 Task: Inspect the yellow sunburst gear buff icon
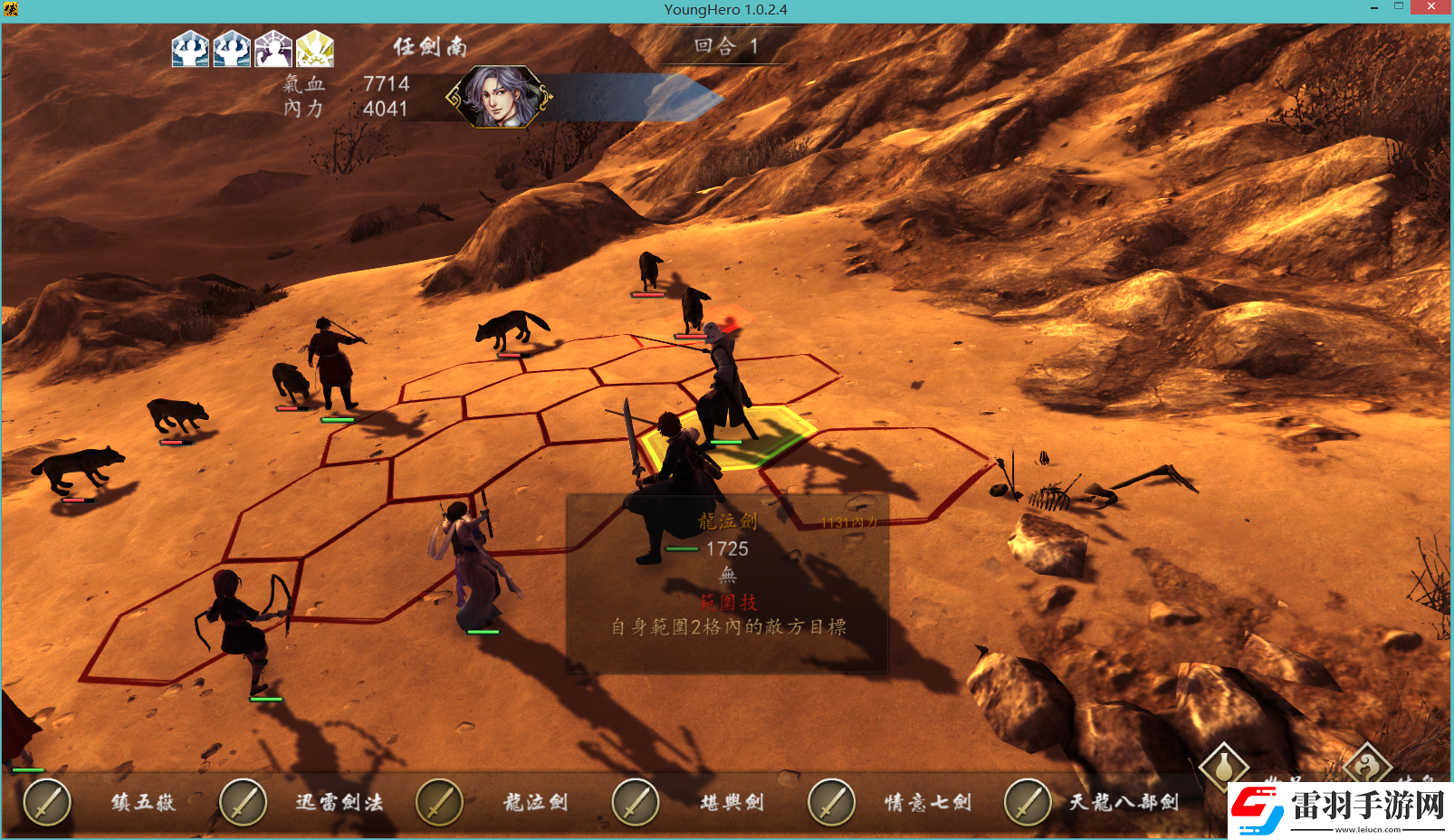[x=315, y=49]
